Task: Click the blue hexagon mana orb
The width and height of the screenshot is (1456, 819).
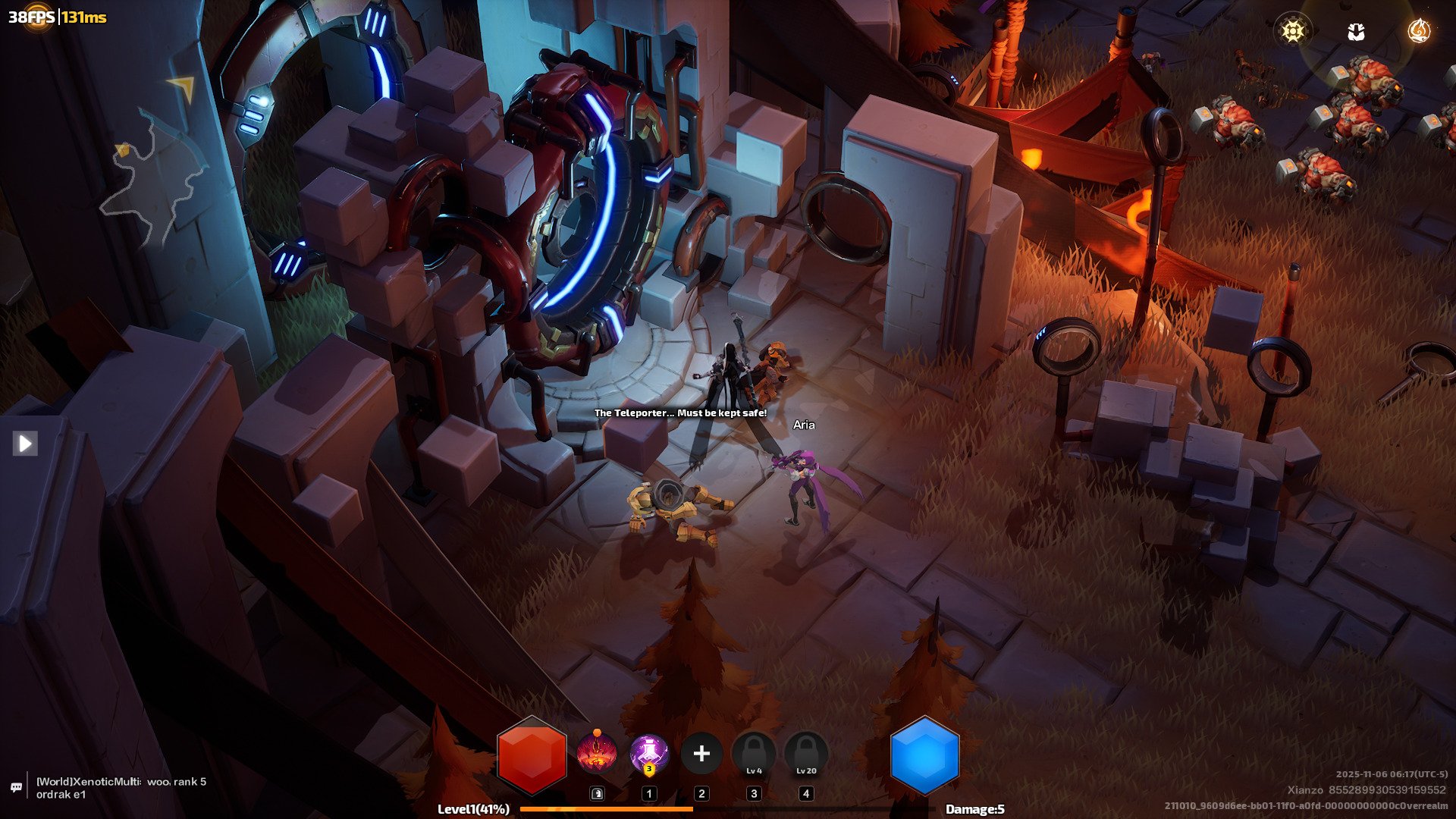Action: point(924,755)
